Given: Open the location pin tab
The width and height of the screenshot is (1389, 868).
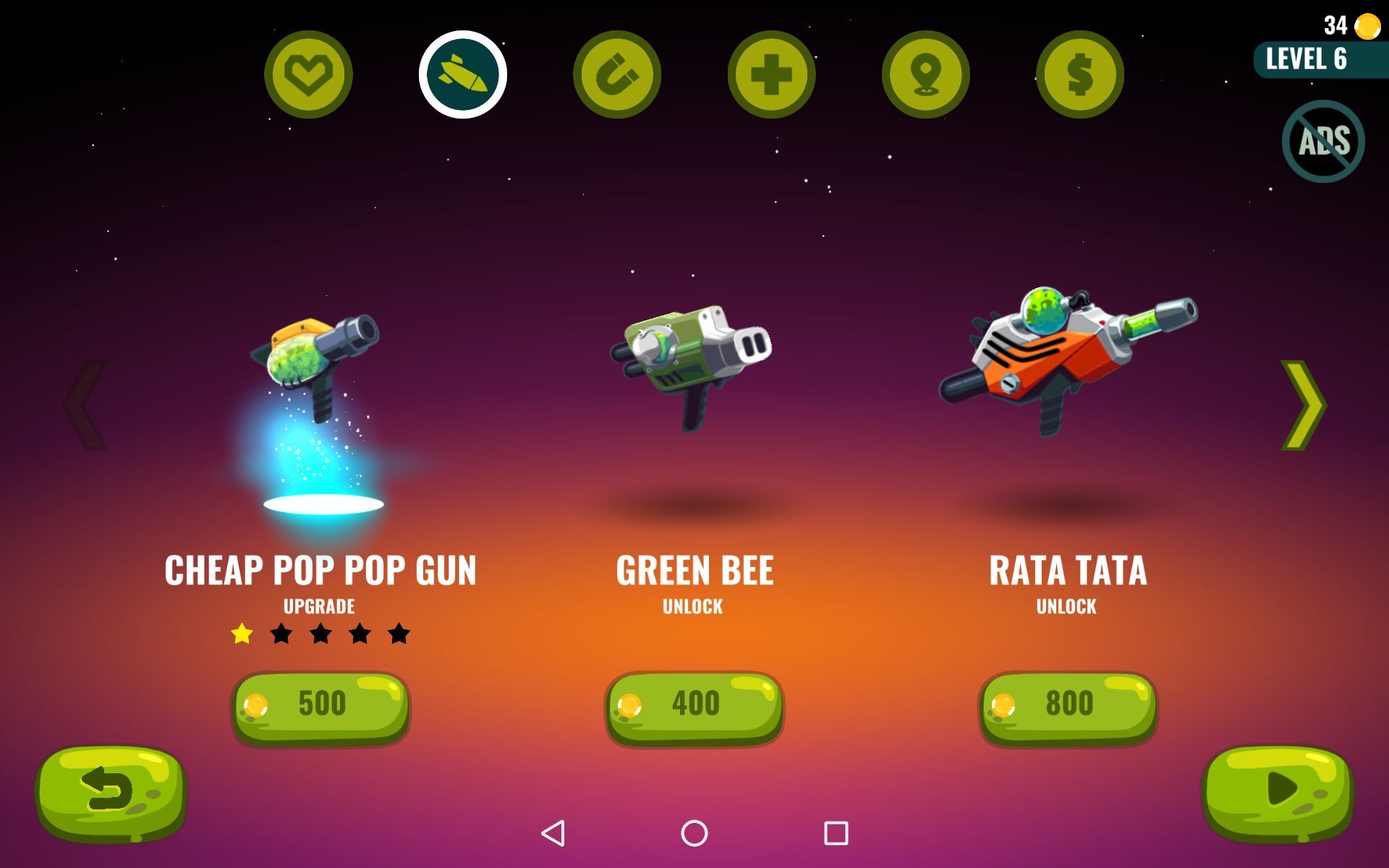Looking at the screenshot, I should (x=925, y=75).
